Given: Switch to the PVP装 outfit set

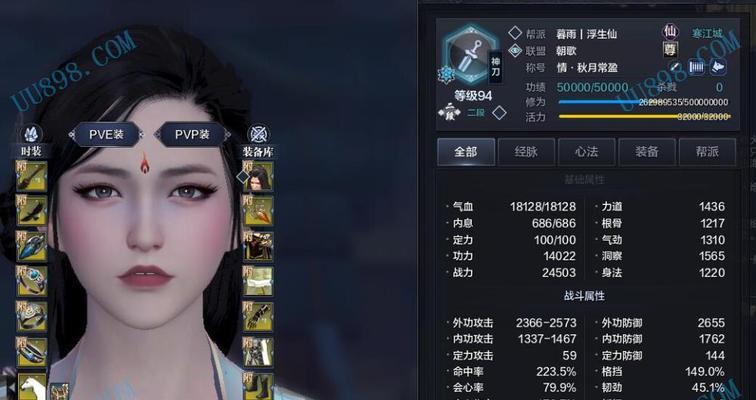Looking at the screenshot, I should pyautogui.click(x=192, y=135).
